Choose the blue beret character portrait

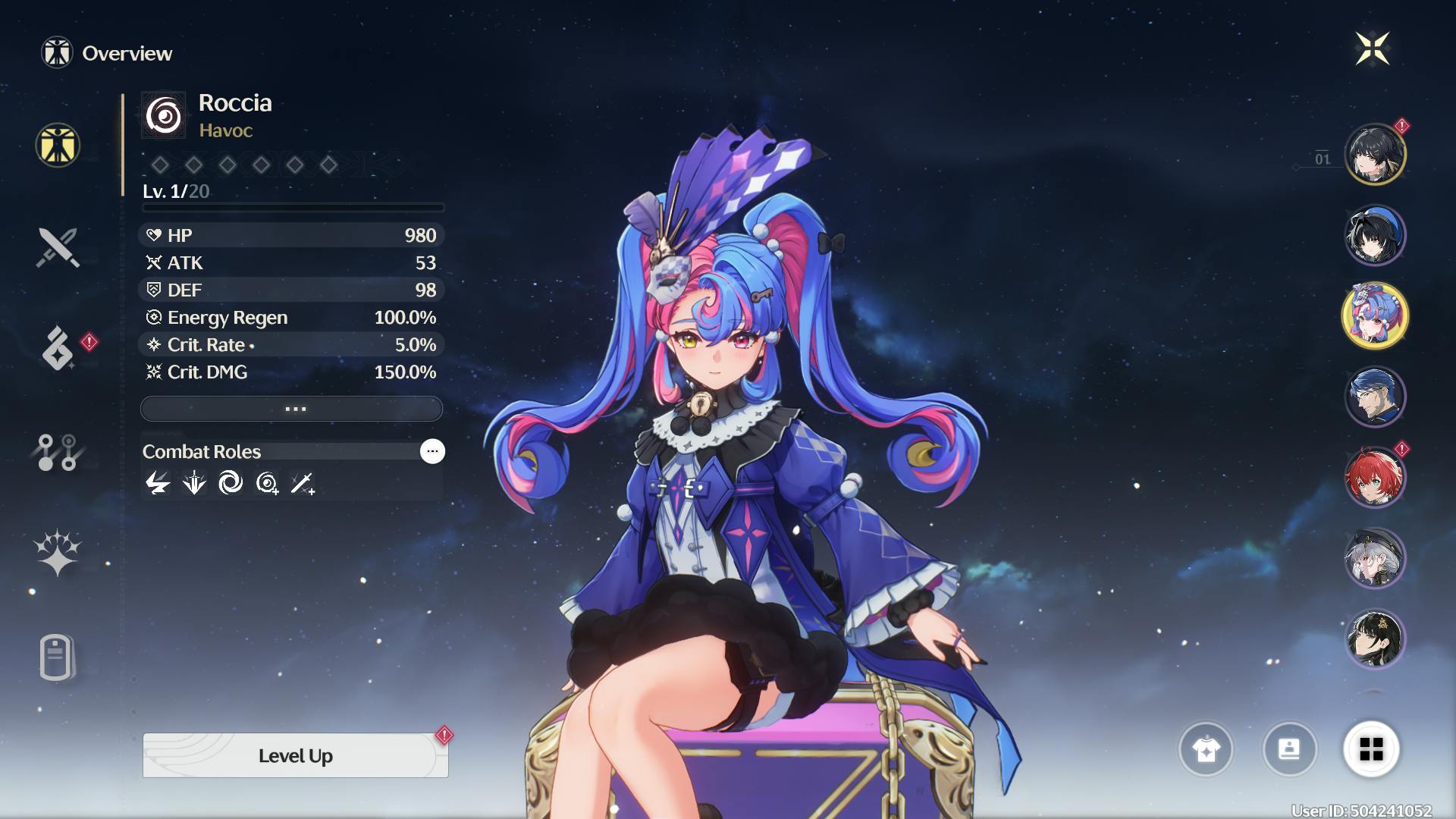pos(1375,235)
